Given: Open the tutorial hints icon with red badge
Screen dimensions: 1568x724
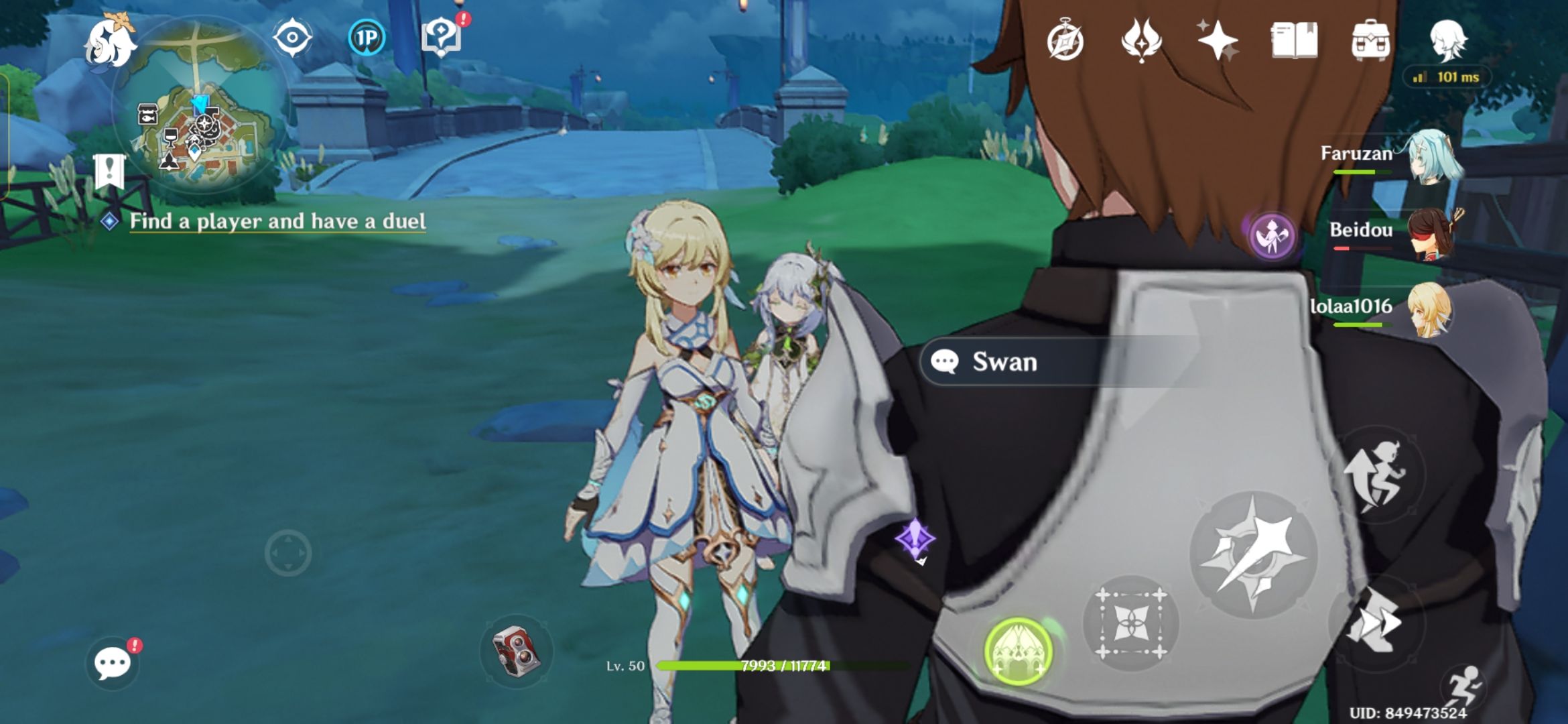Looking at the screenshot, I should [x=442, y=37].
